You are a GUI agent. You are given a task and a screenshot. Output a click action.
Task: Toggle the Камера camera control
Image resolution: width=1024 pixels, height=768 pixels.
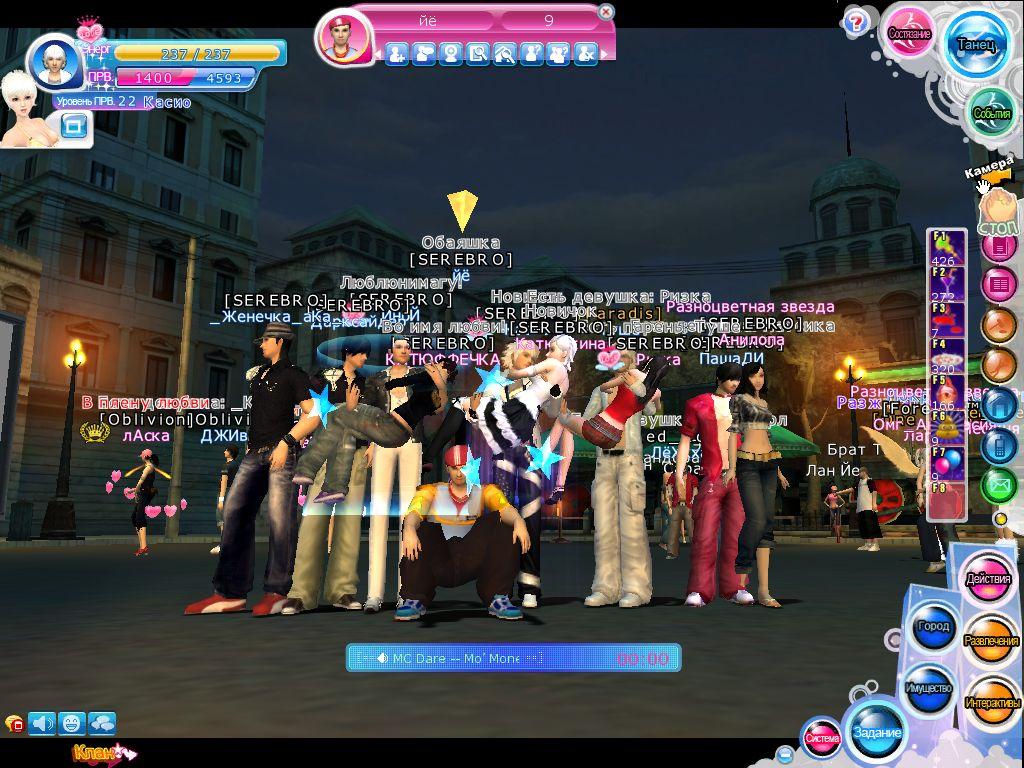click(990, 170)
